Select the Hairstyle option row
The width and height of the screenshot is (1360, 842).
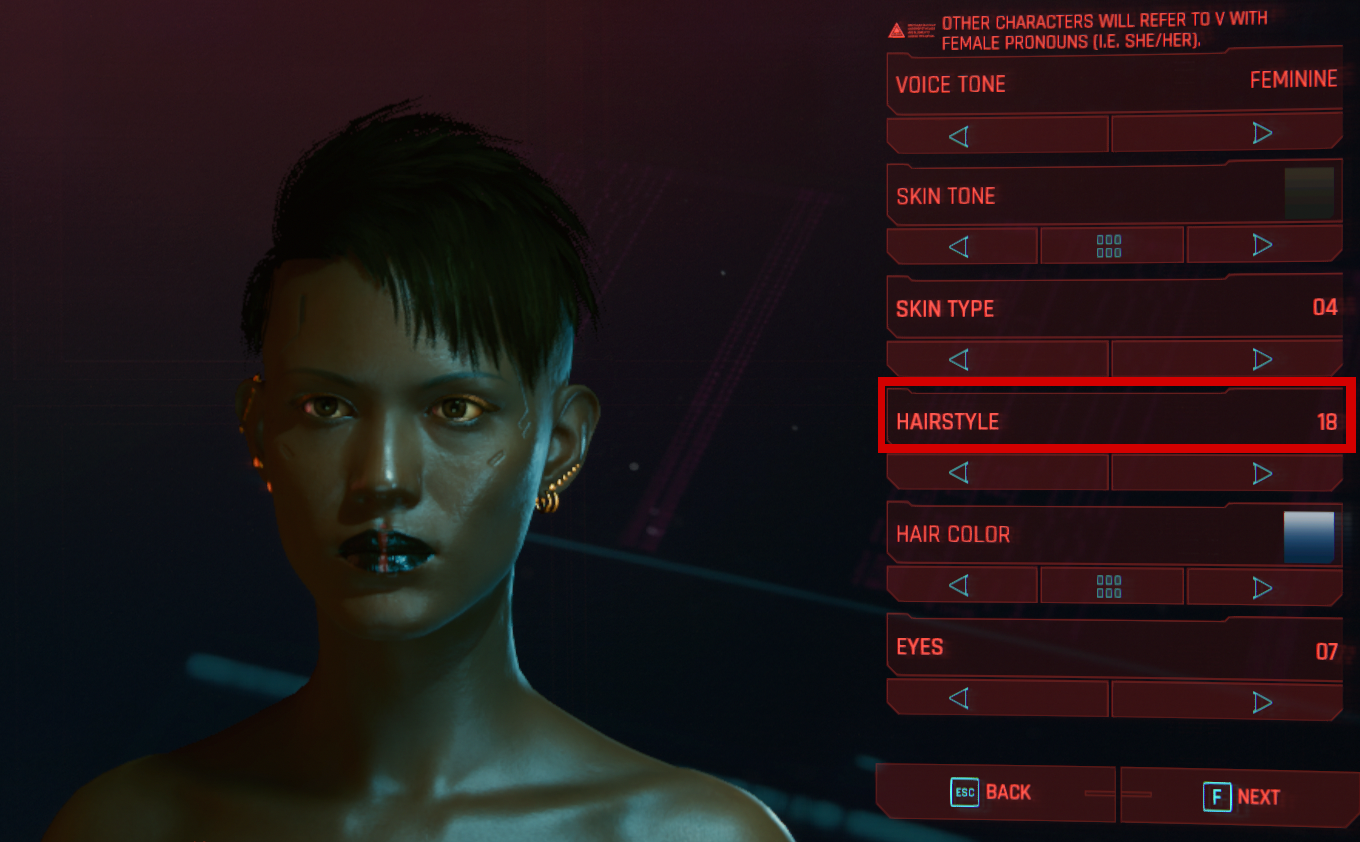[1114, 421]
